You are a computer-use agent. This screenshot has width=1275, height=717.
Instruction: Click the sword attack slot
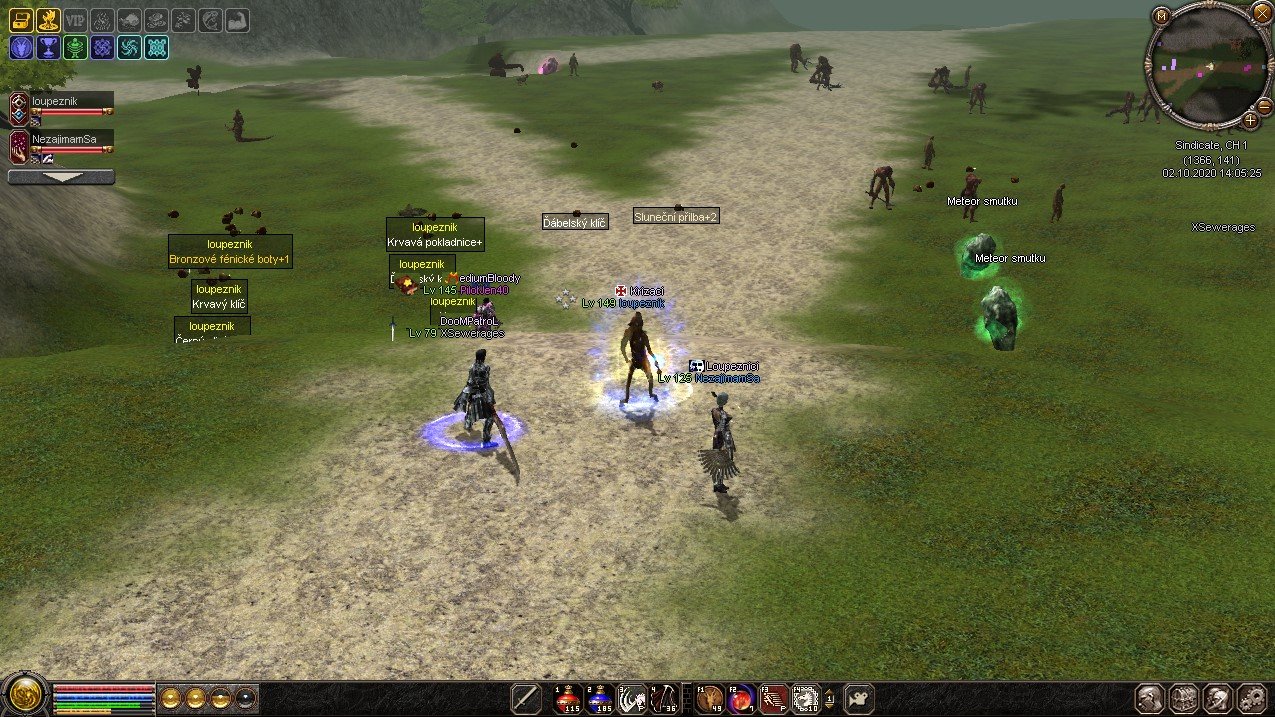tap(526, 698)
